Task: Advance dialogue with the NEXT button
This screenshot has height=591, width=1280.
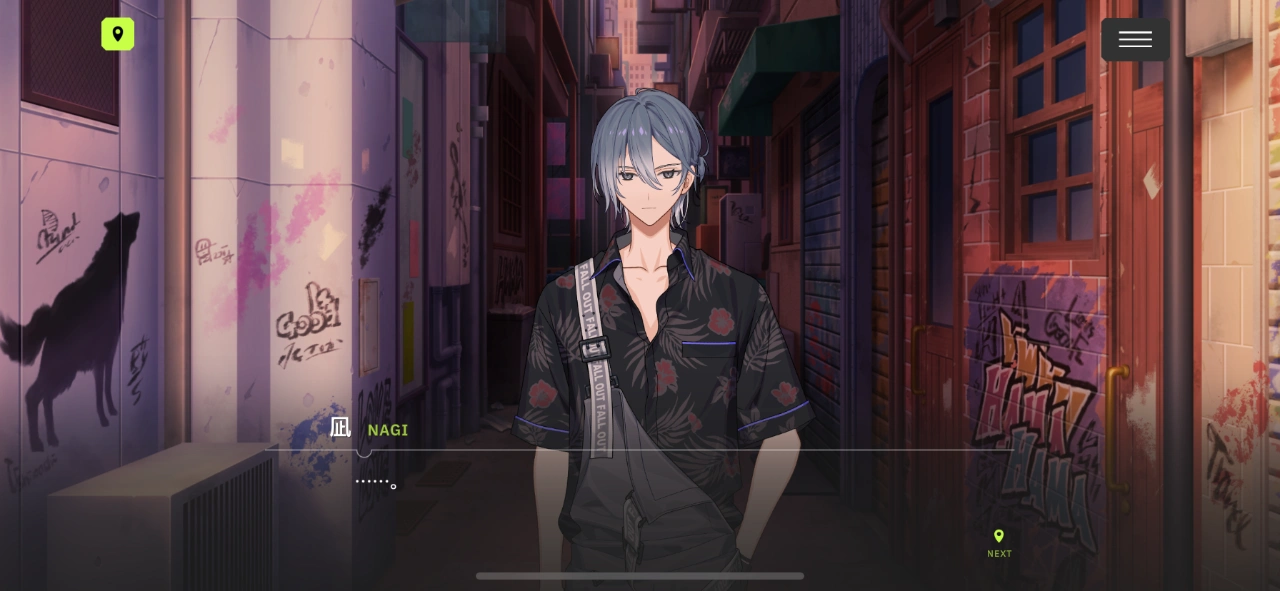Action: point(999,543)
